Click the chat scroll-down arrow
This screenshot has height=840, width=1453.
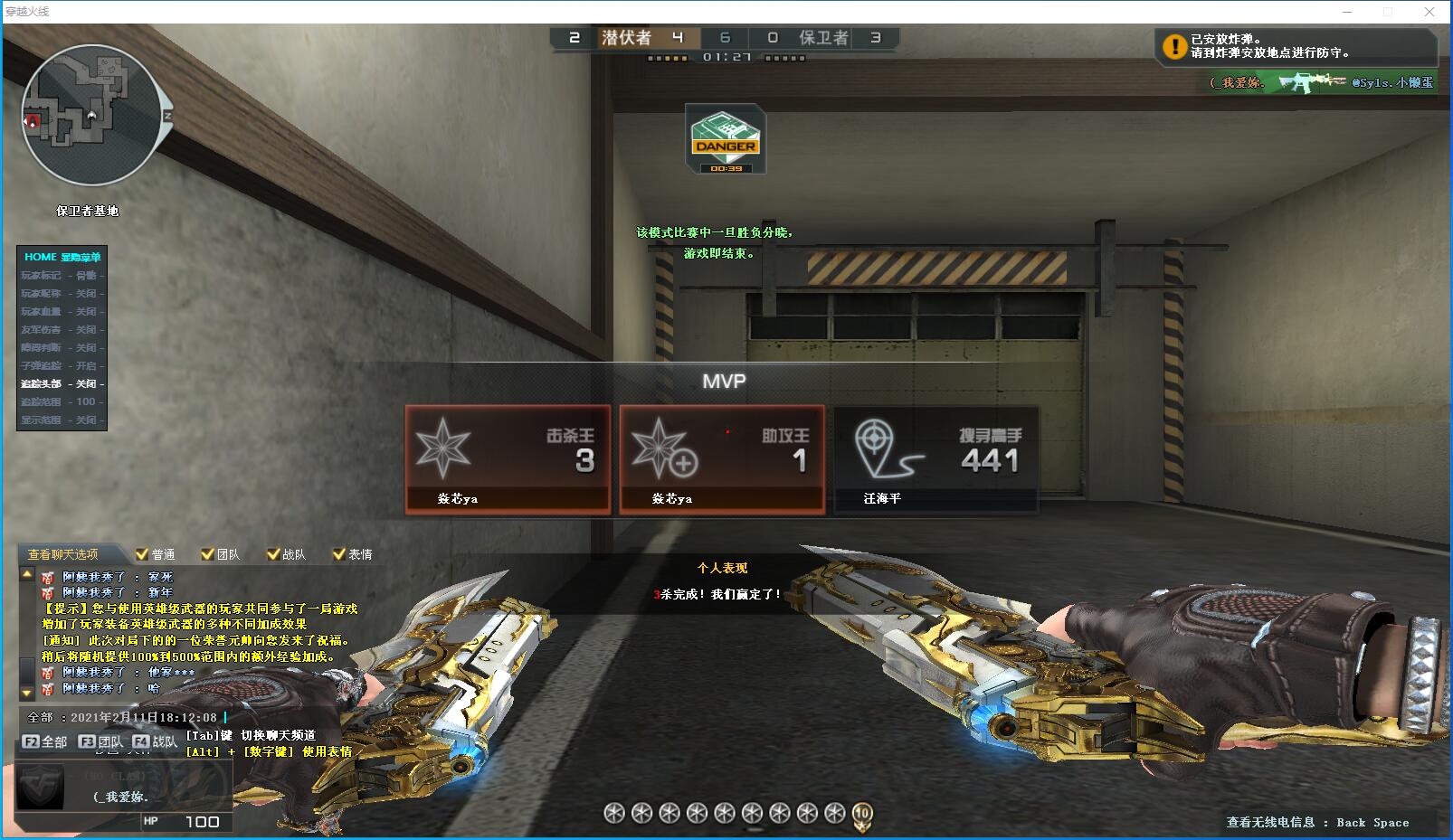coord(27,692)
